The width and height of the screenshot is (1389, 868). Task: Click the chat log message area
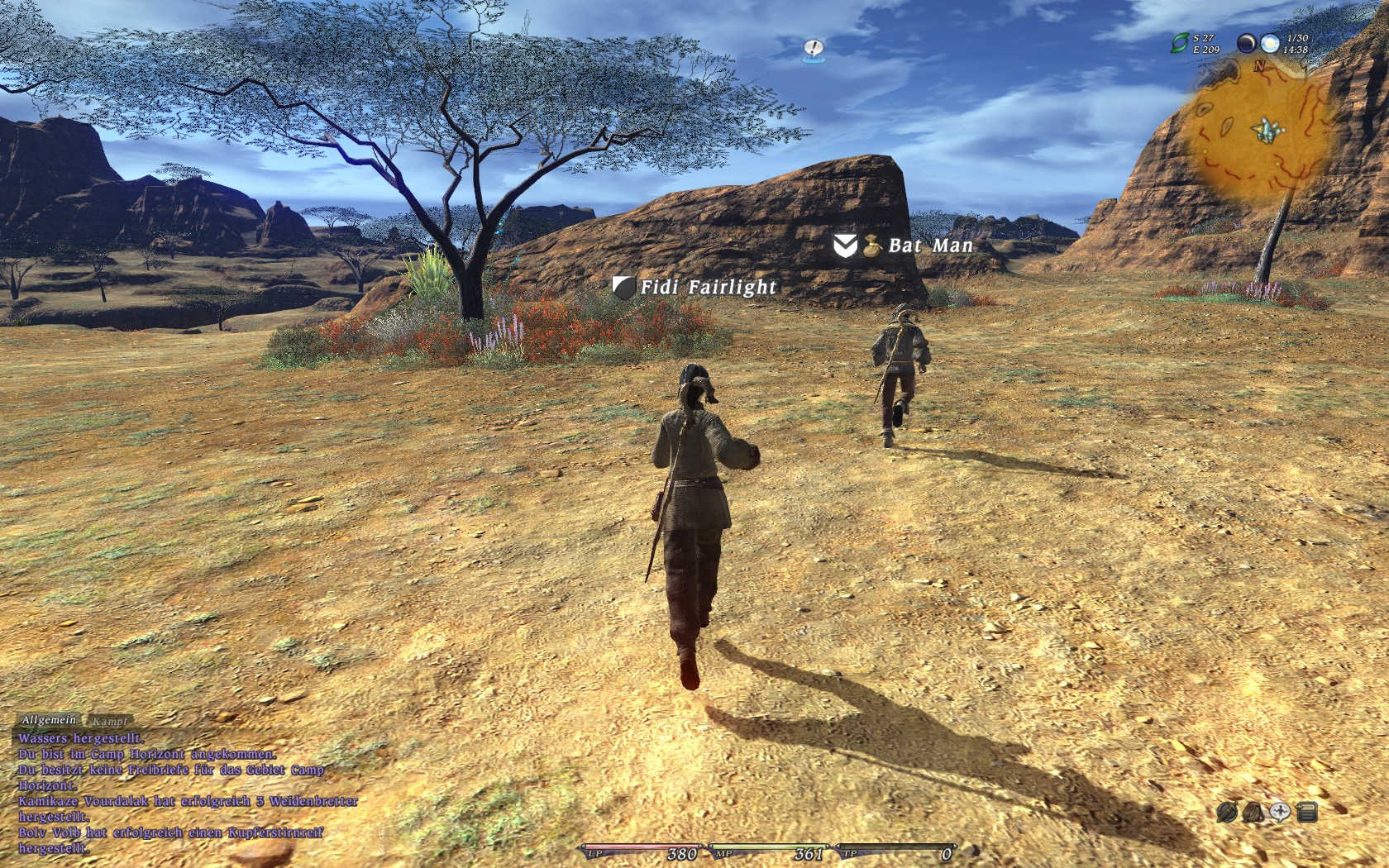coord(182,792)
